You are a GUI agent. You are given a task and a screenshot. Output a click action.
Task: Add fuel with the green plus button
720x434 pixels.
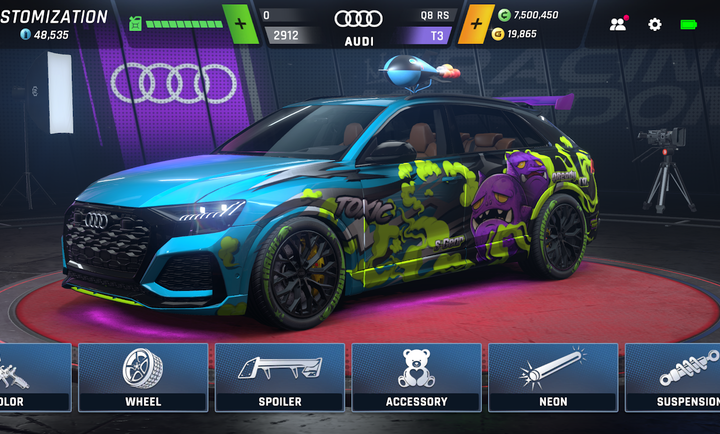(x=240, y=23)
